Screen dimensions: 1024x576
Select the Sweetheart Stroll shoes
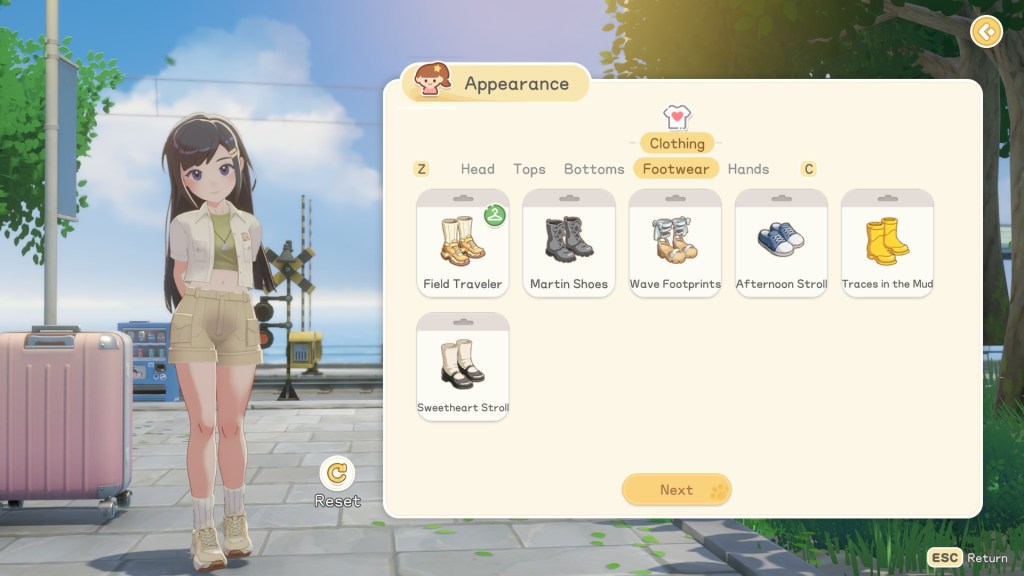click(x=463, y=367)
